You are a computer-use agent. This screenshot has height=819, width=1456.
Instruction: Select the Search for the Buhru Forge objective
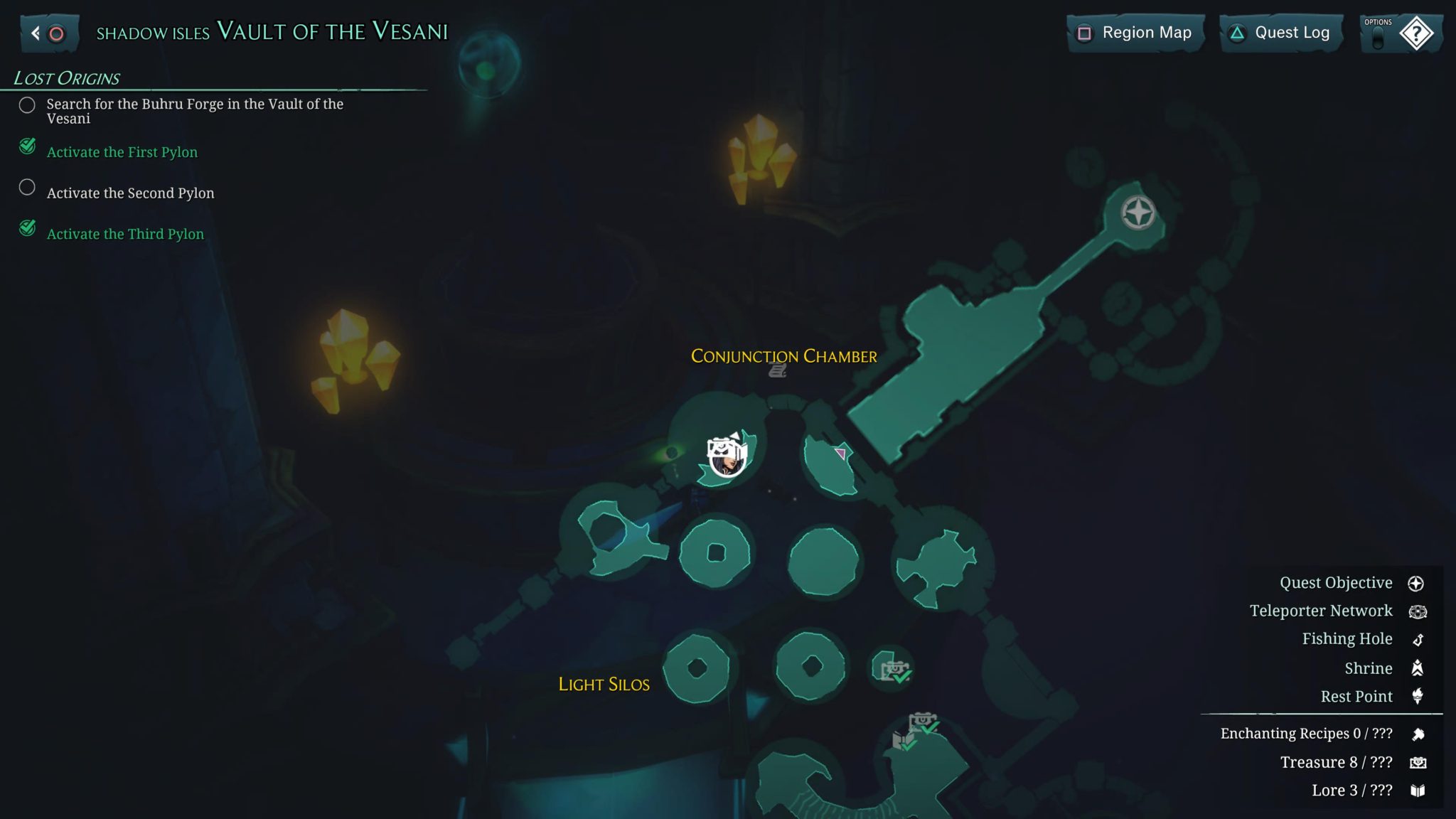tap(194, 111)
